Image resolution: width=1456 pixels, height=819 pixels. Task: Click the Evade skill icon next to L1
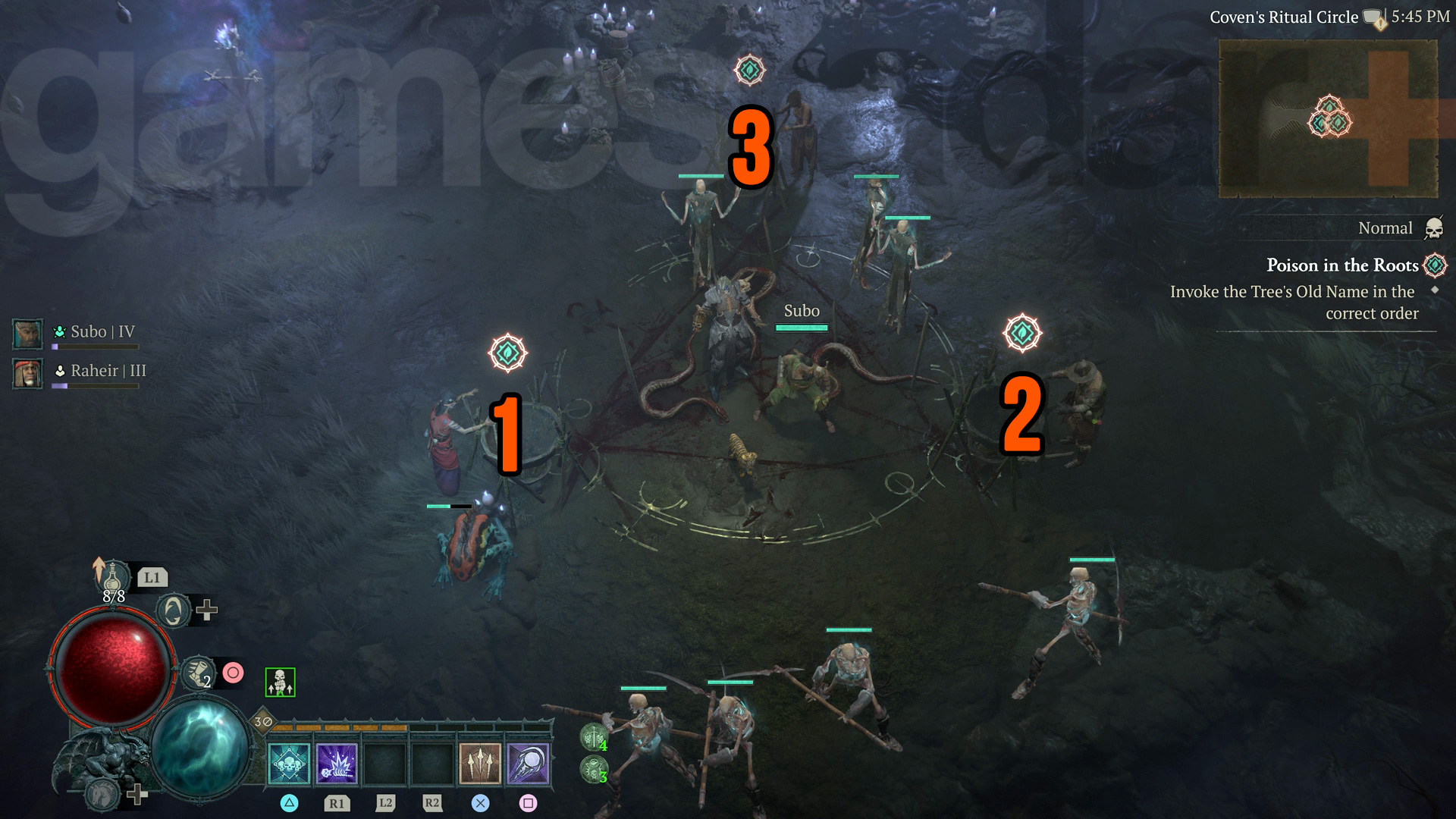pos(174,610)
